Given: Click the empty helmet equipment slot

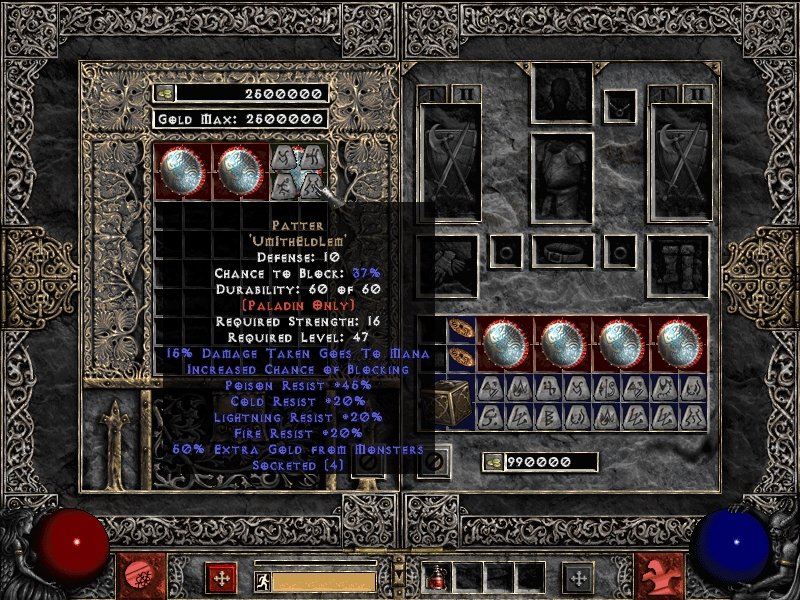Looking at the screenshot, I should coord(561,96).
